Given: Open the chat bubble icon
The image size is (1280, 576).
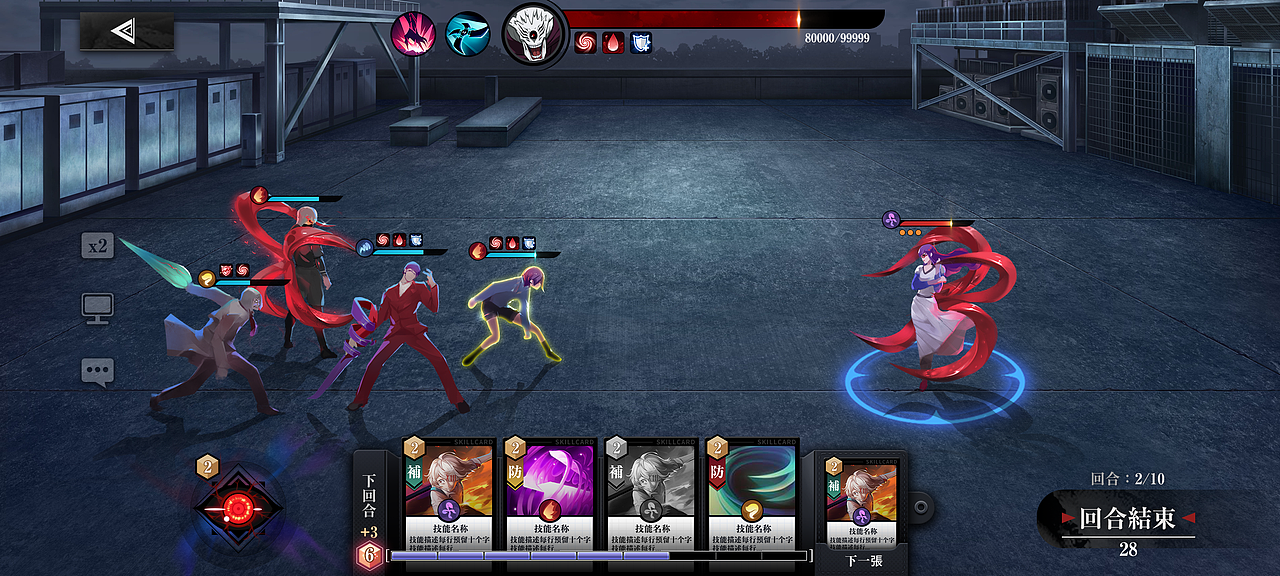Looking at the screenshot, I should click(x=97, y=372).
